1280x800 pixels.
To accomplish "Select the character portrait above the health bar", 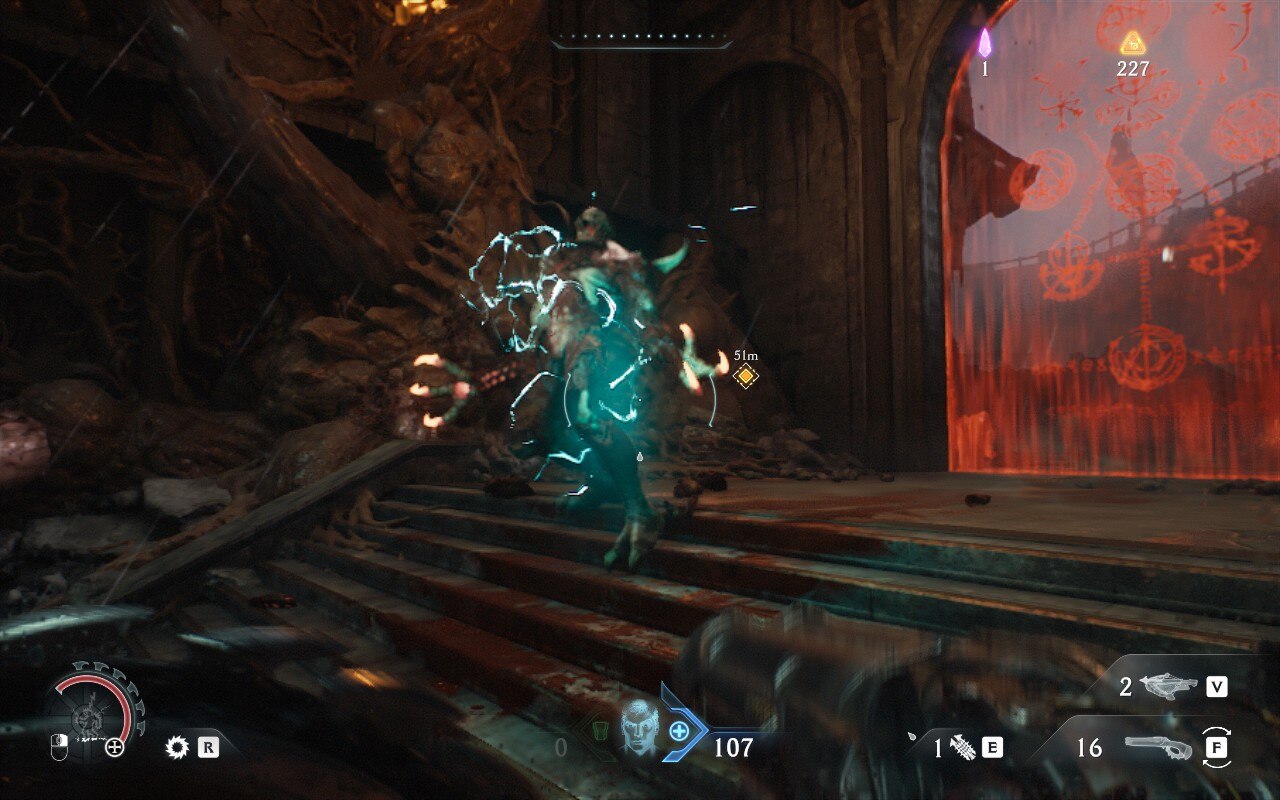I will 637,731.
